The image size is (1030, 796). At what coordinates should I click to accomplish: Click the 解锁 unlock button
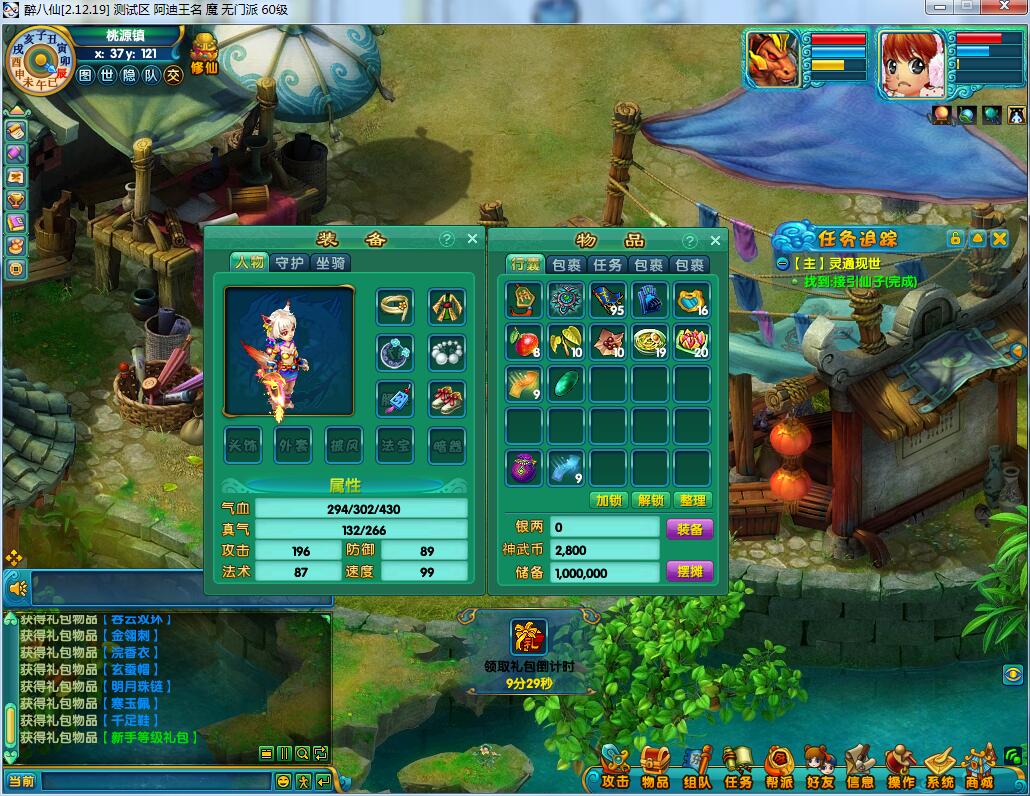pyautogui.click(x=650, y=500)
